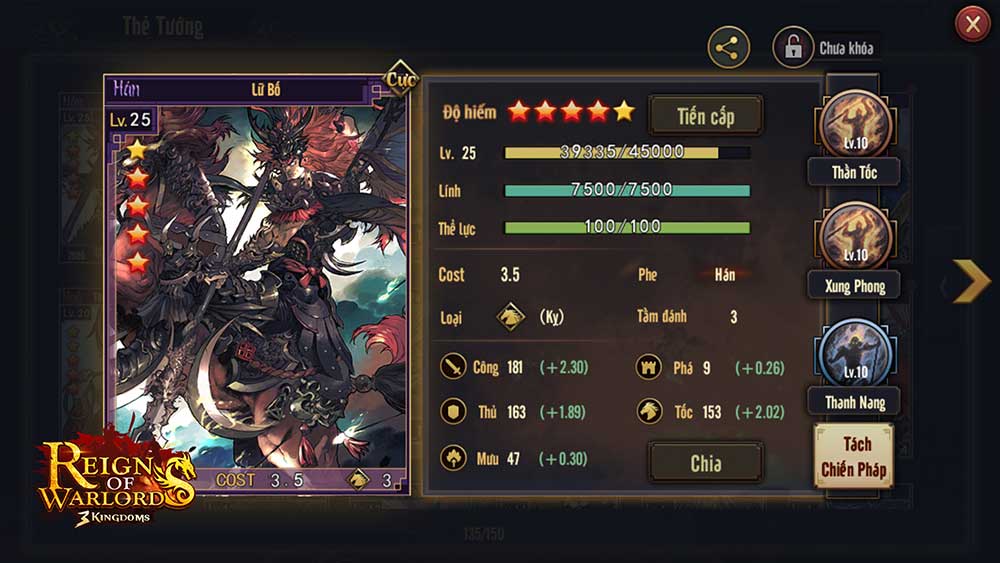Share this general card

tap(729, 47)
